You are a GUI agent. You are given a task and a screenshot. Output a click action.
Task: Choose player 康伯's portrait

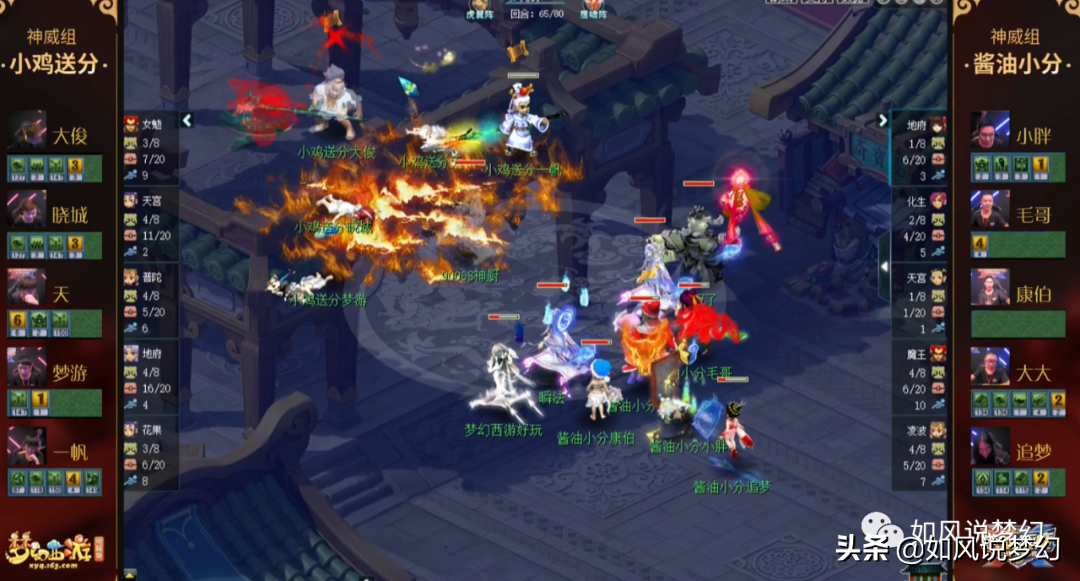(989, 288)
